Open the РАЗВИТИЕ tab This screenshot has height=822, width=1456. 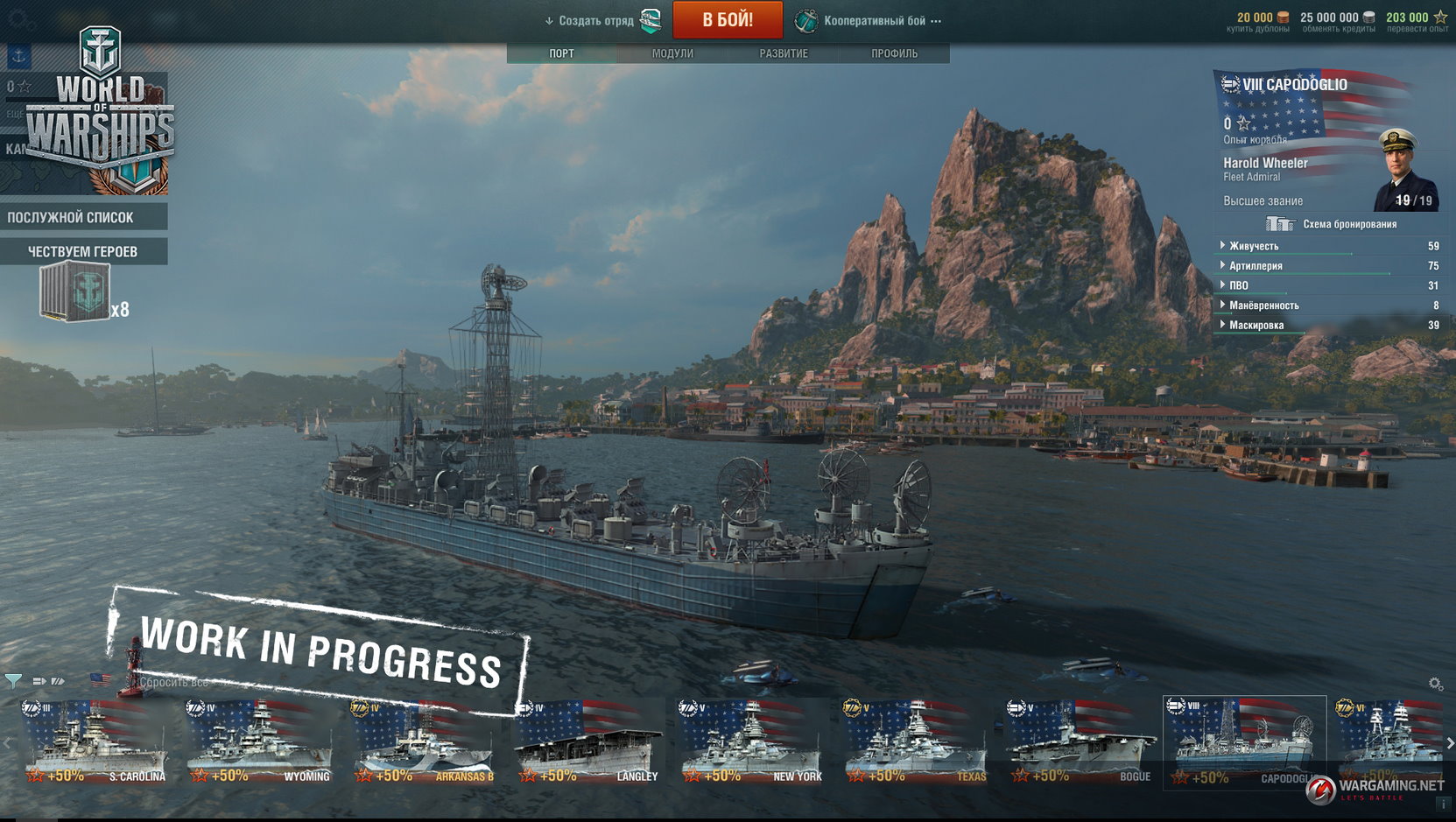[784, 53]
